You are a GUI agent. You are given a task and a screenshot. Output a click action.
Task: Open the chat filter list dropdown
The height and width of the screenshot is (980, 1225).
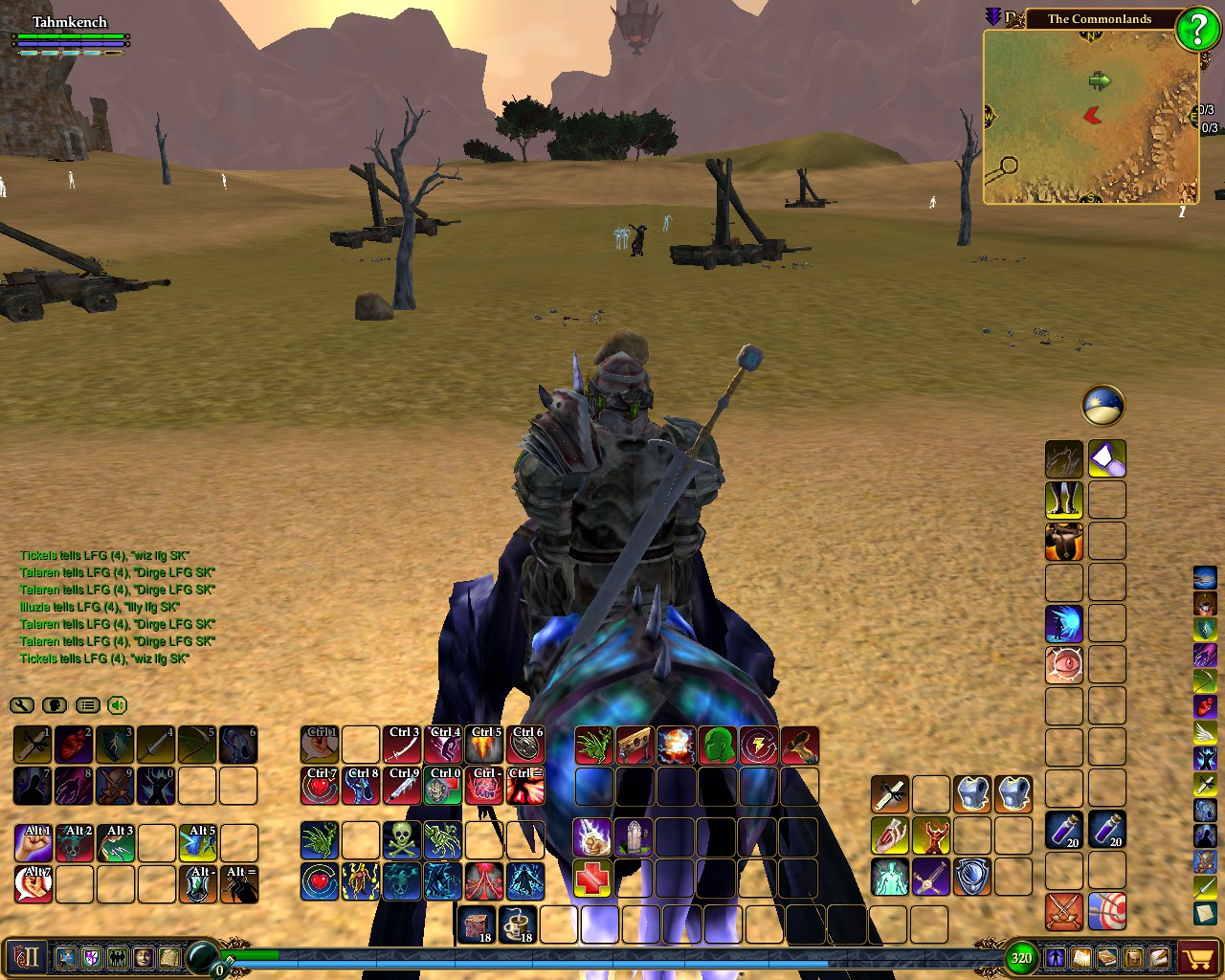87,705
